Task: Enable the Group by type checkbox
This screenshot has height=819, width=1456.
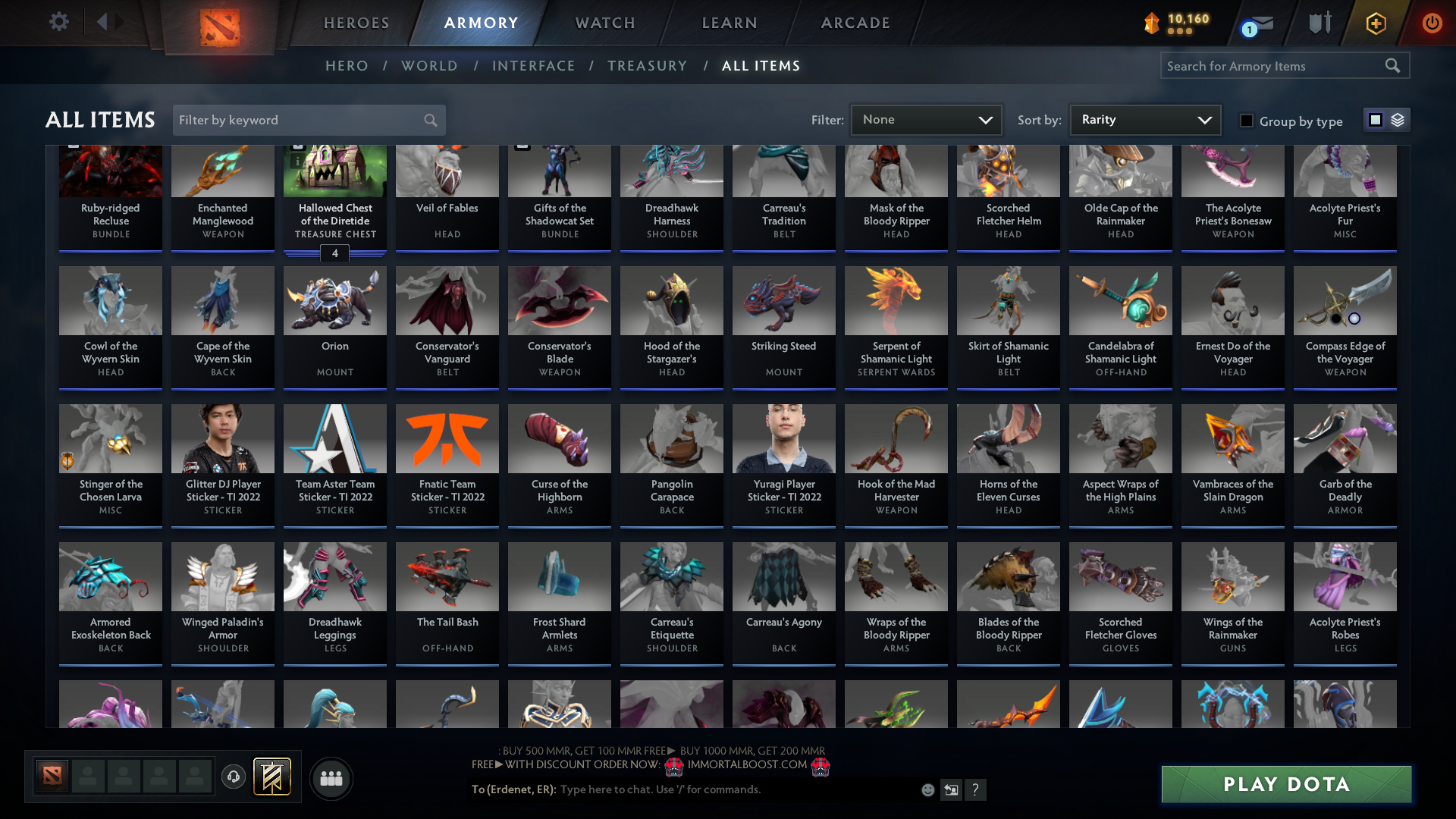Action: [x=1246, y=120]
